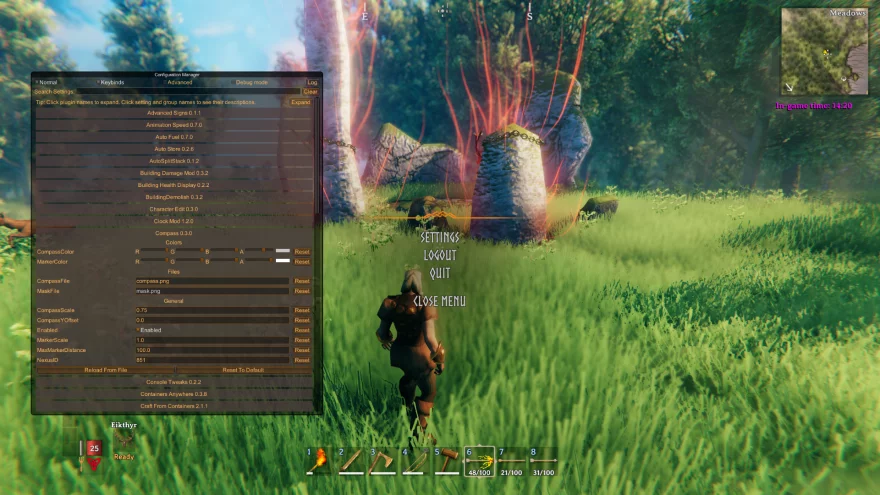
Task: Open the Log button in Configuration Manager
Action: click(x=312, y=82)
